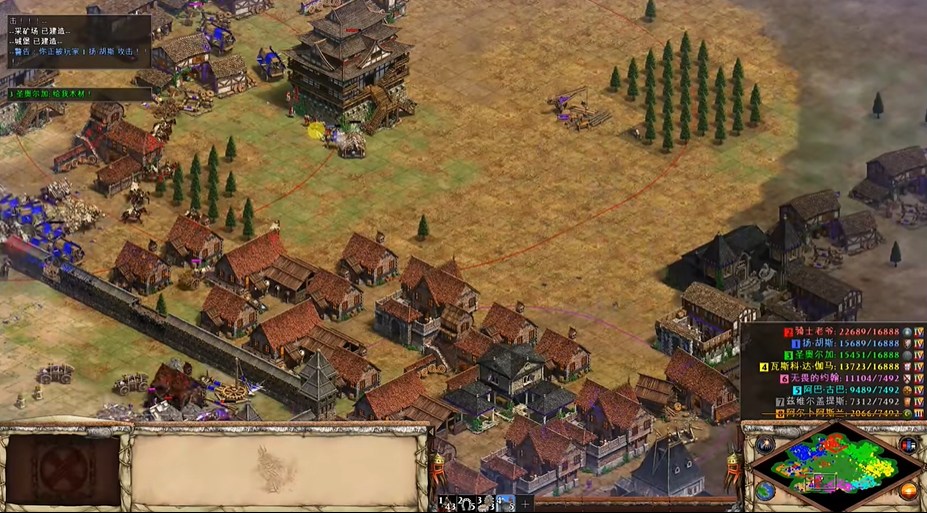Click the orange sunset icon beside minimap
Screen dimensions: 927x513
coord(908,490)
